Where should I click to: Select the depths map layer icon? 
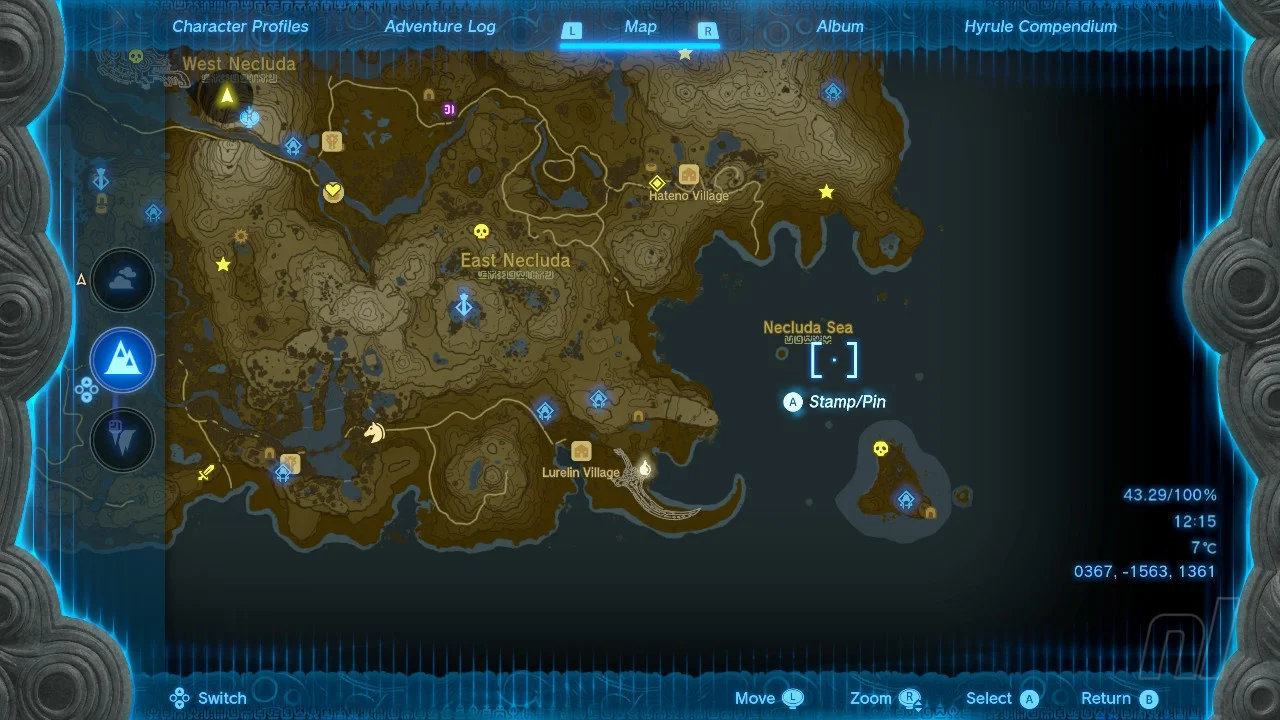[122, 440]
